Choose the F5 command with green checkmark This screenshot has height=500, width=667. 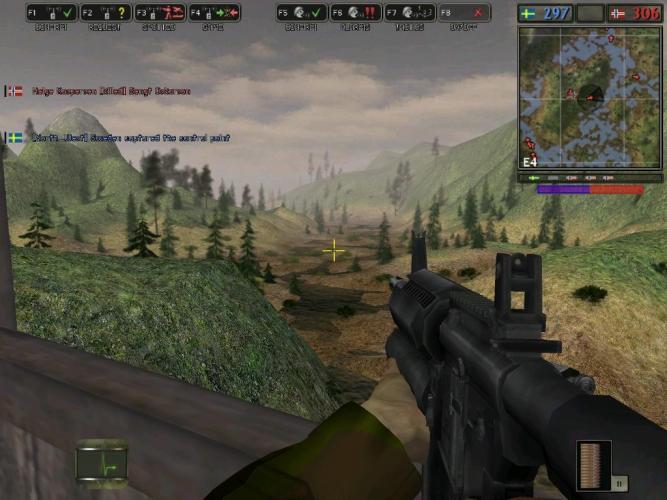(x=302, y=13)
